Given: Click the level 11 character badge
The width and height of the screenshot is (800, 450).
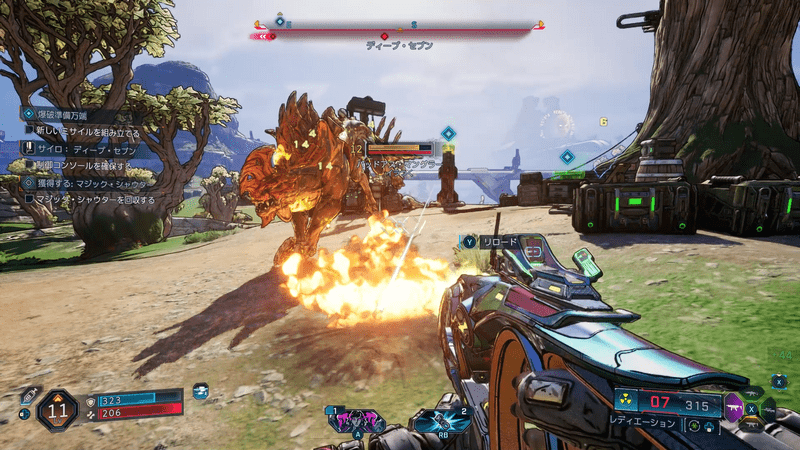Looking at the screenshot, I should (57, 409).
